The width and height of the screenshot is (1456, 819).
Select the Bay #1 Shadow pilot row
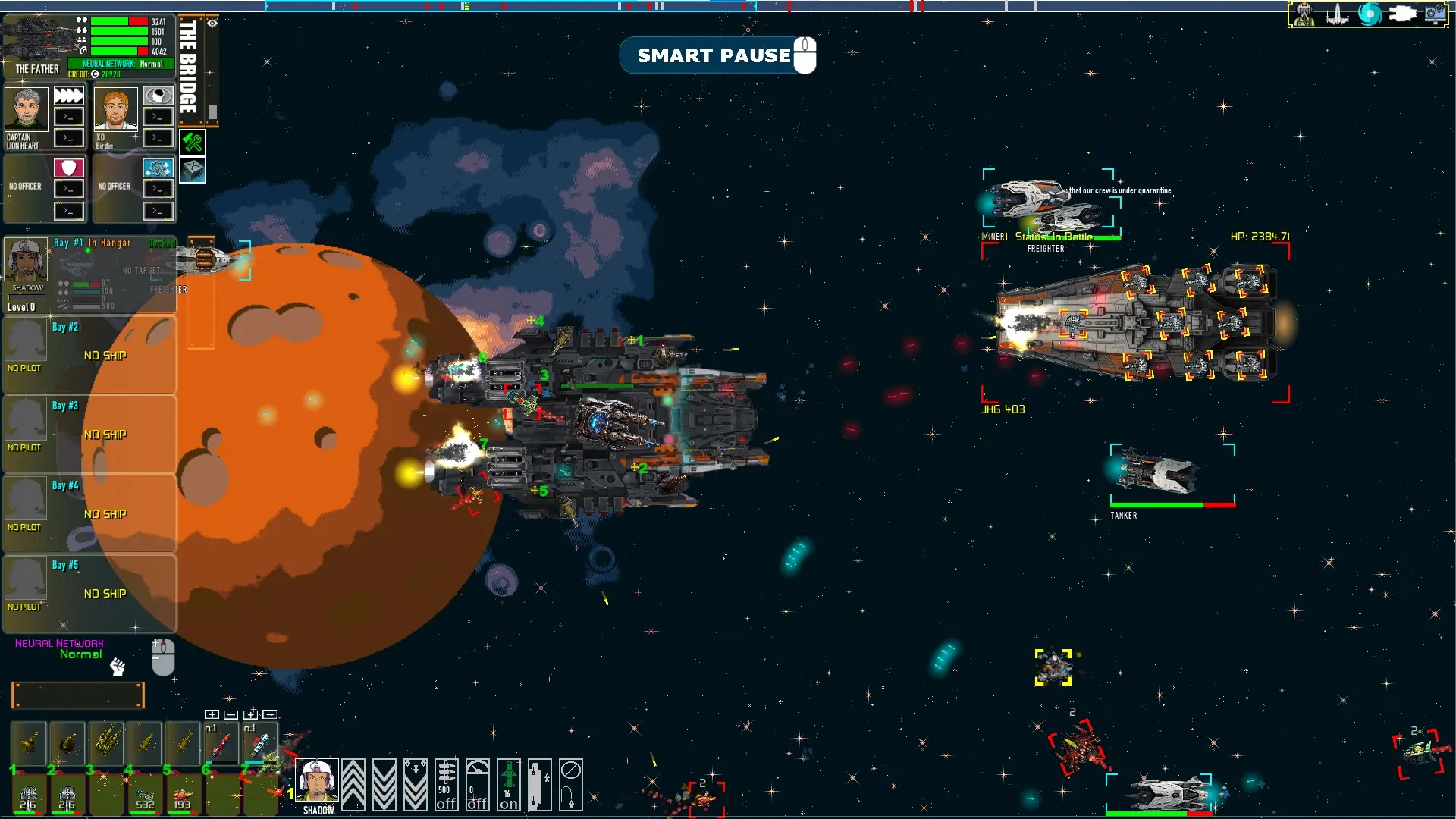click(89, 275)
